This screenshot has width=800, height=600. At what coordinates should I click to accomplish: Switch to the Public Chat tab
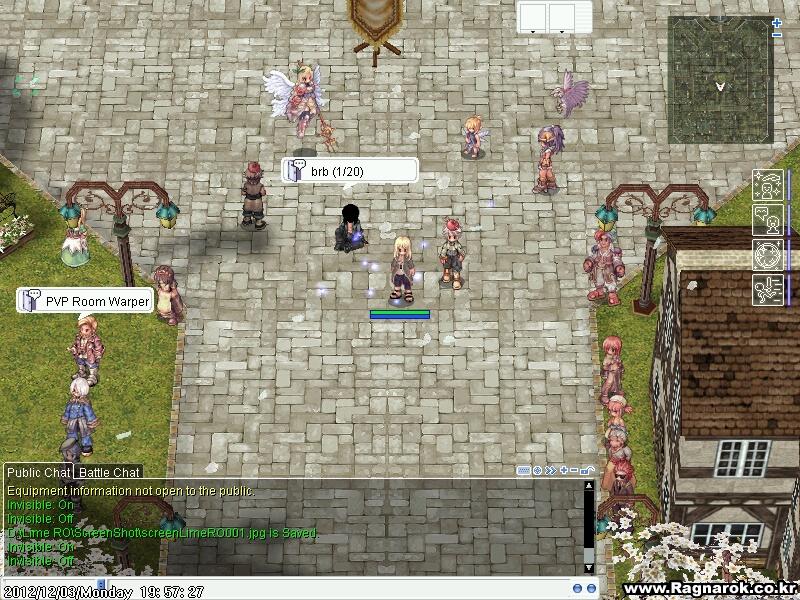click(x=39, y=472)
